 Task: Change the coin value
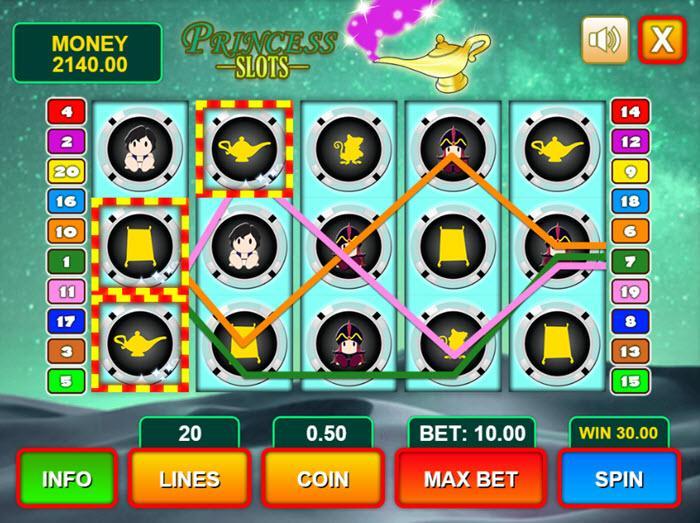323,479
